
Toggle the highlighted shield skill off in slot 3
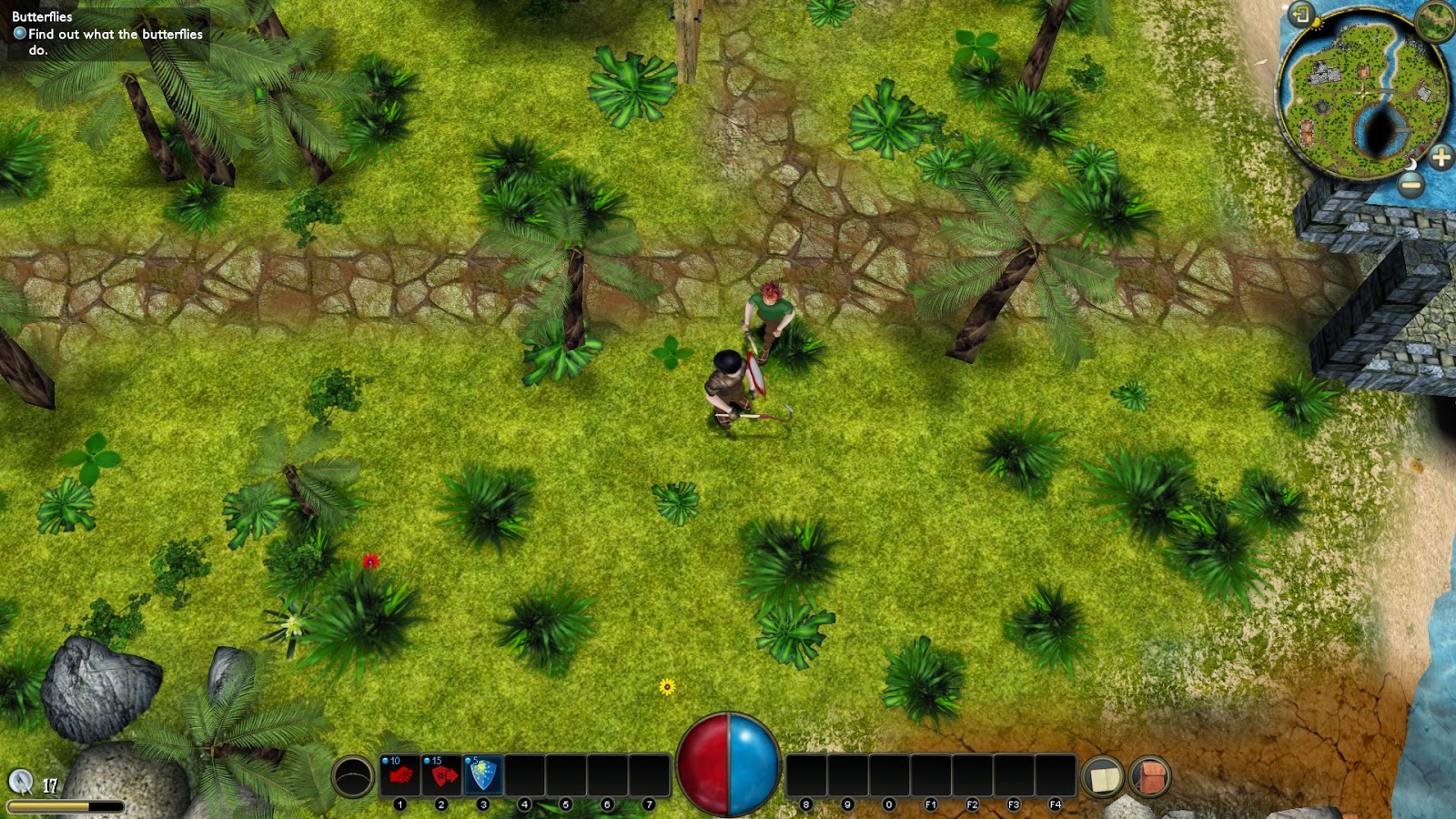pyautogui.click(x=482, y=773)
